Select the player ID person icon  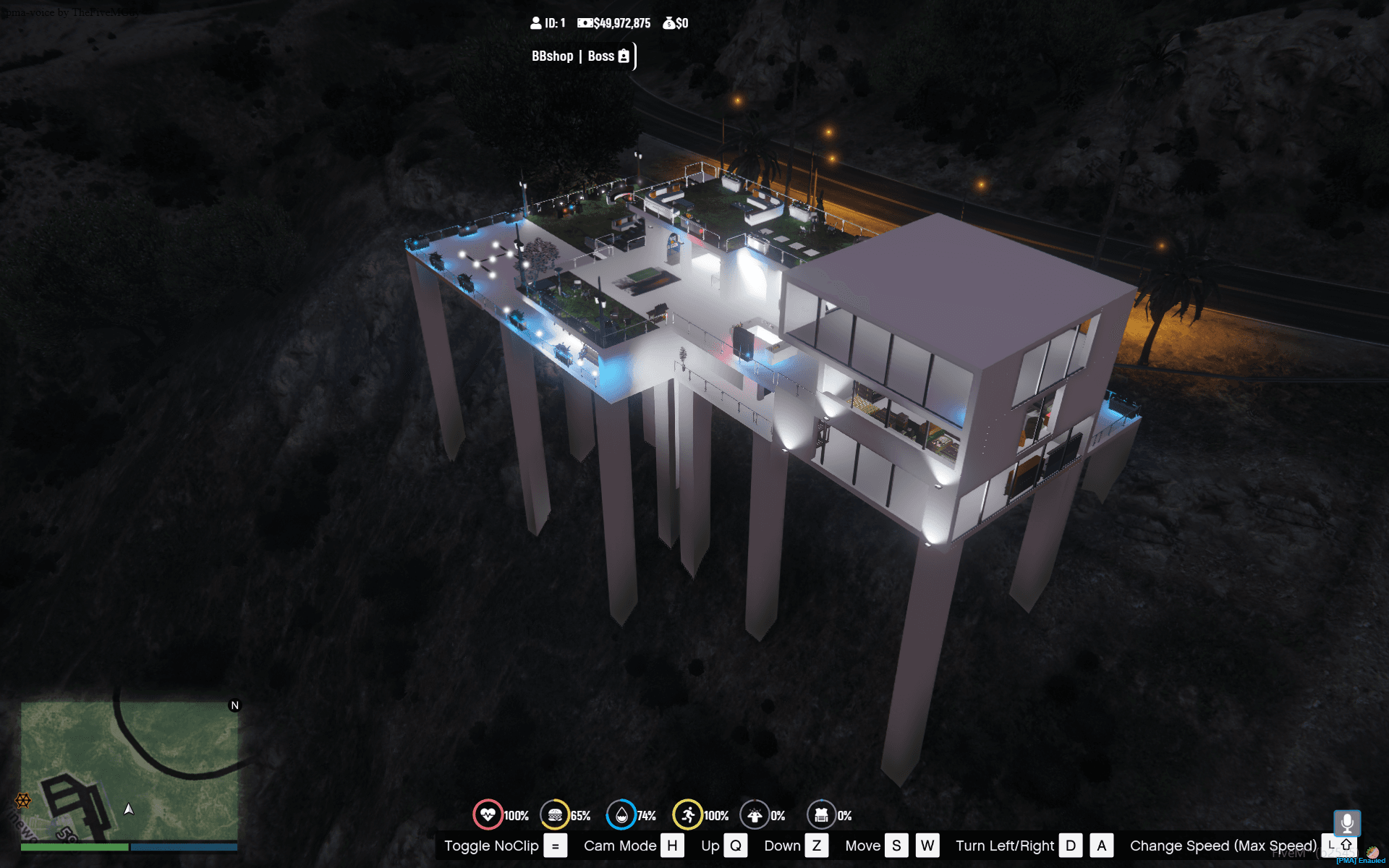click(x=536, y=23)
